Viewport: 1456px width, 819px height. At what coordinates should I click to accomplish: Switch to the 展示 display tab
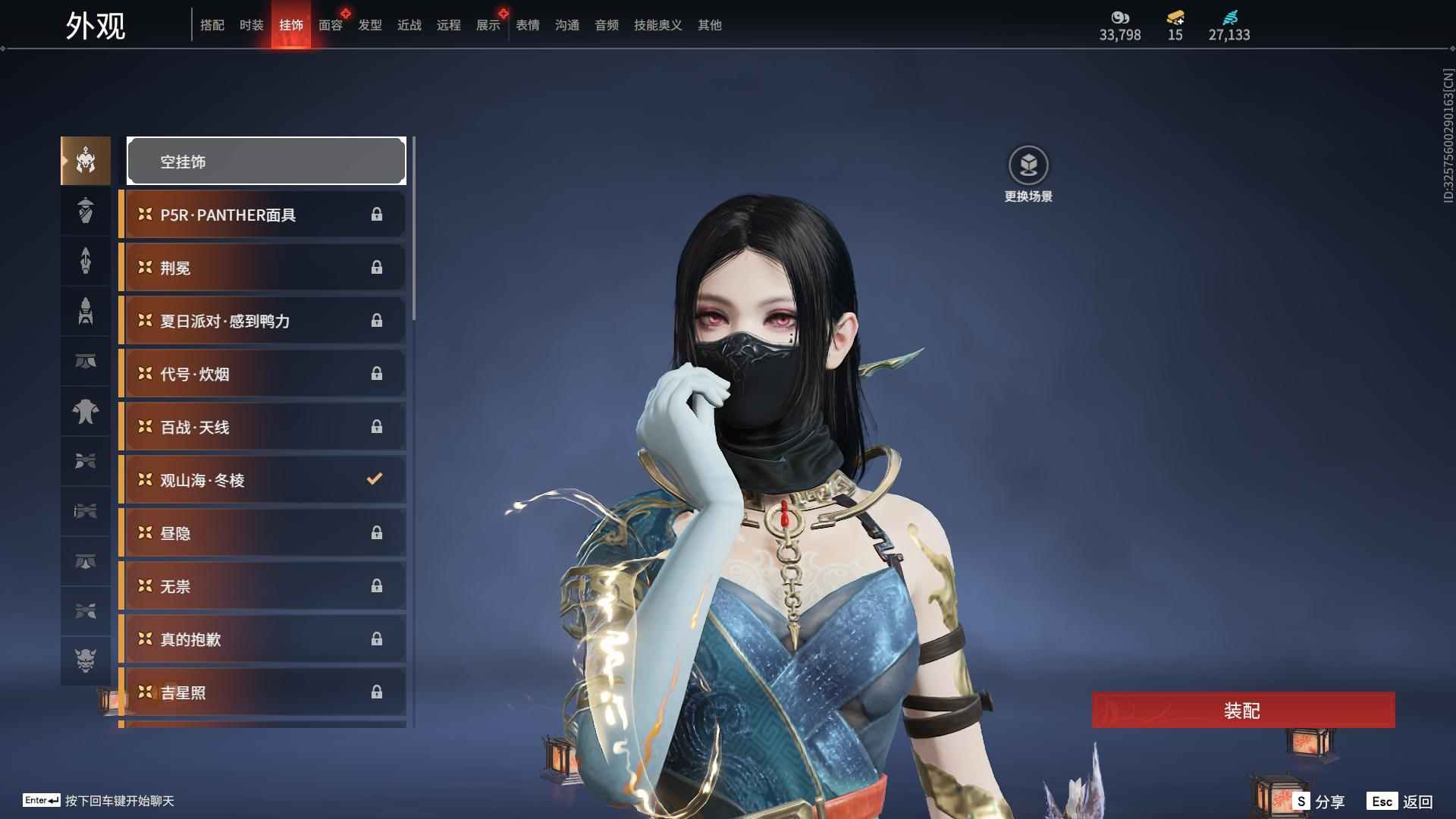(488, 25)
